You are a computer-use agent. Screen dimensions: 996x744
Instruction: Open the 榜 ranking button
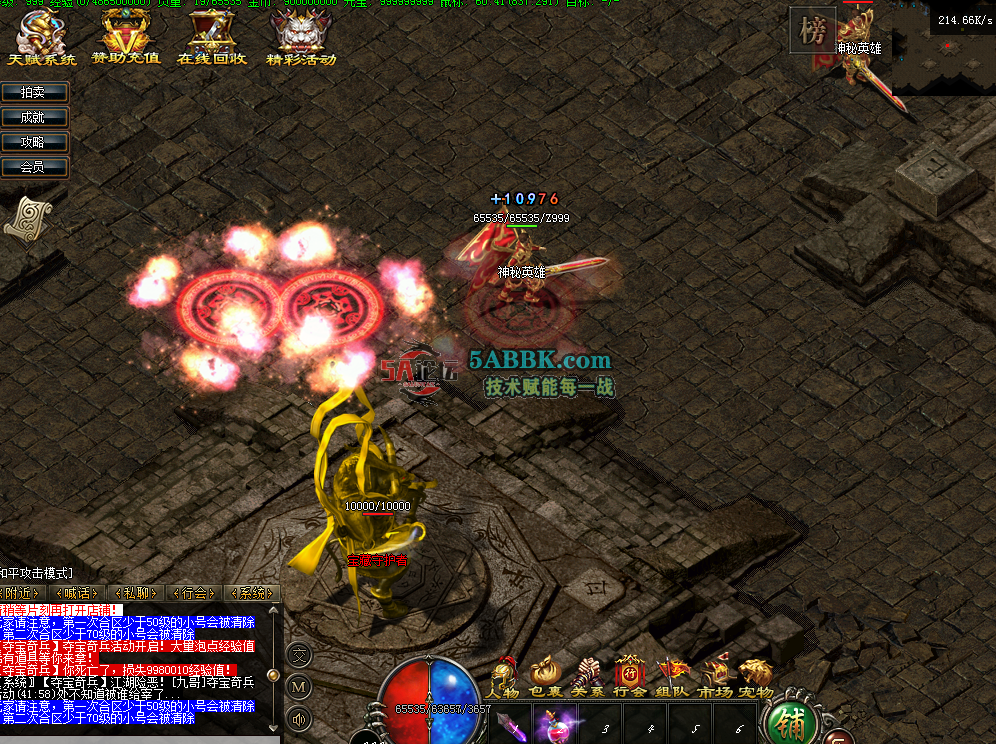click(812, 32)
